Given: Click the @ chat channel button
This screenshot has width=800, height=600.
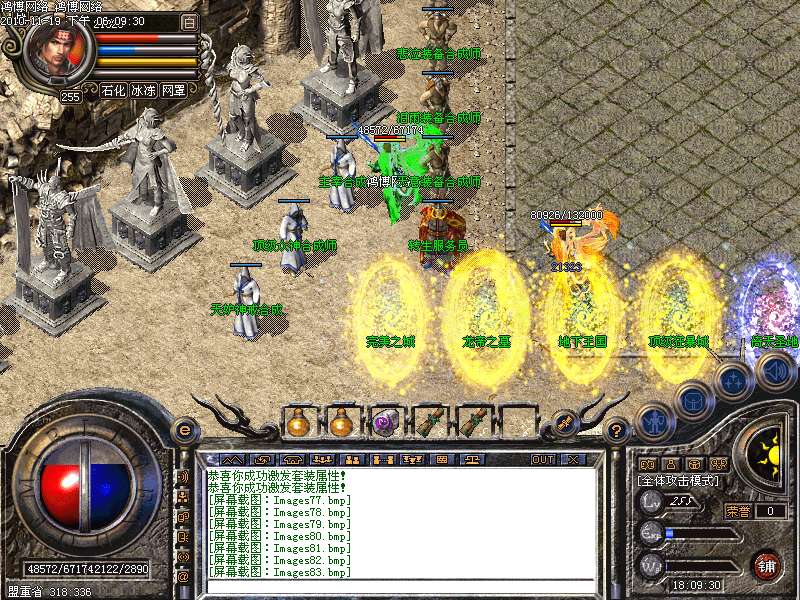Looking at the screenshot, I should click(183, 577).
